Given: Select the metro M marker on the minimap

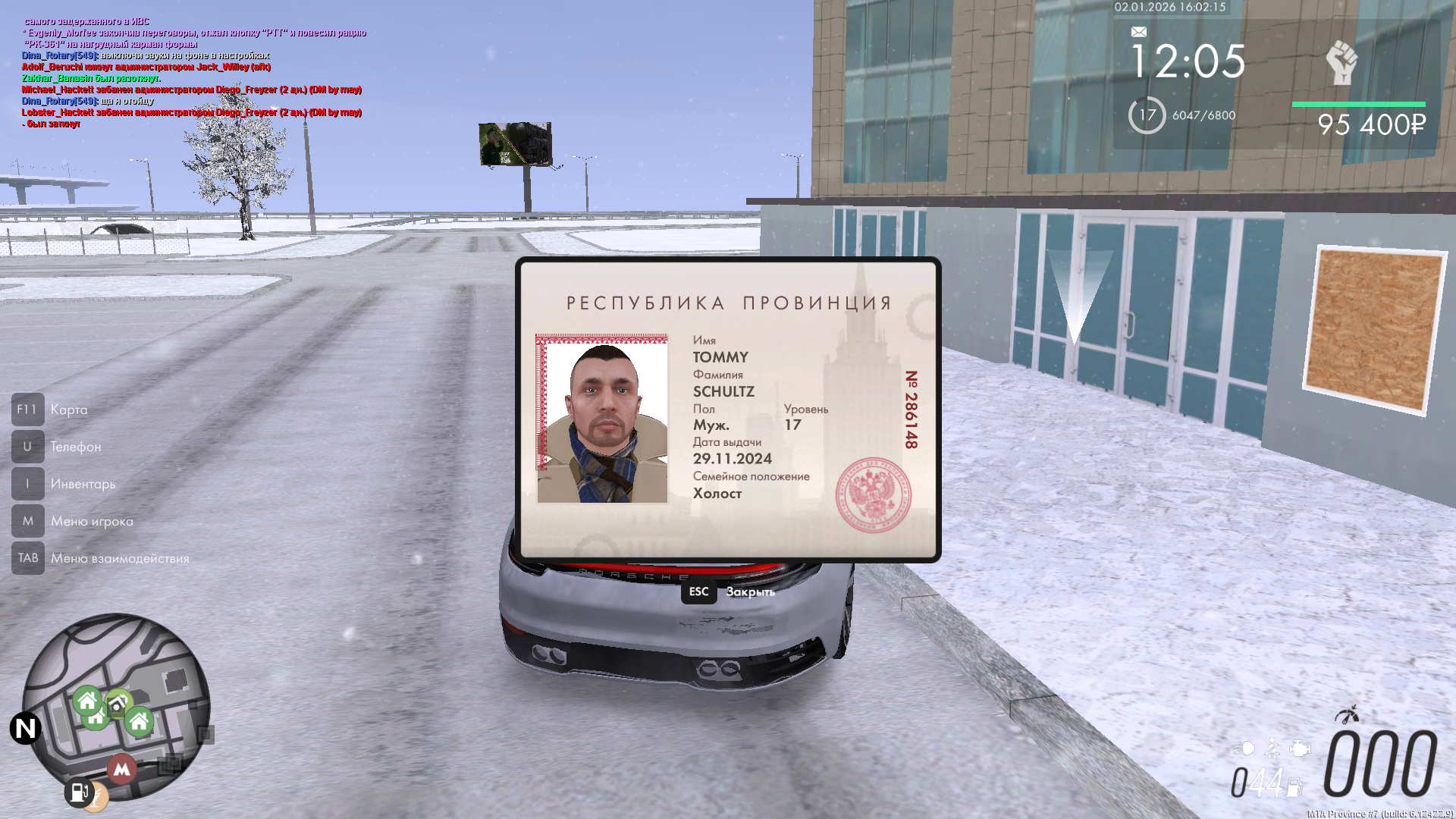Looking at the screenshot, I should [121, 769].
